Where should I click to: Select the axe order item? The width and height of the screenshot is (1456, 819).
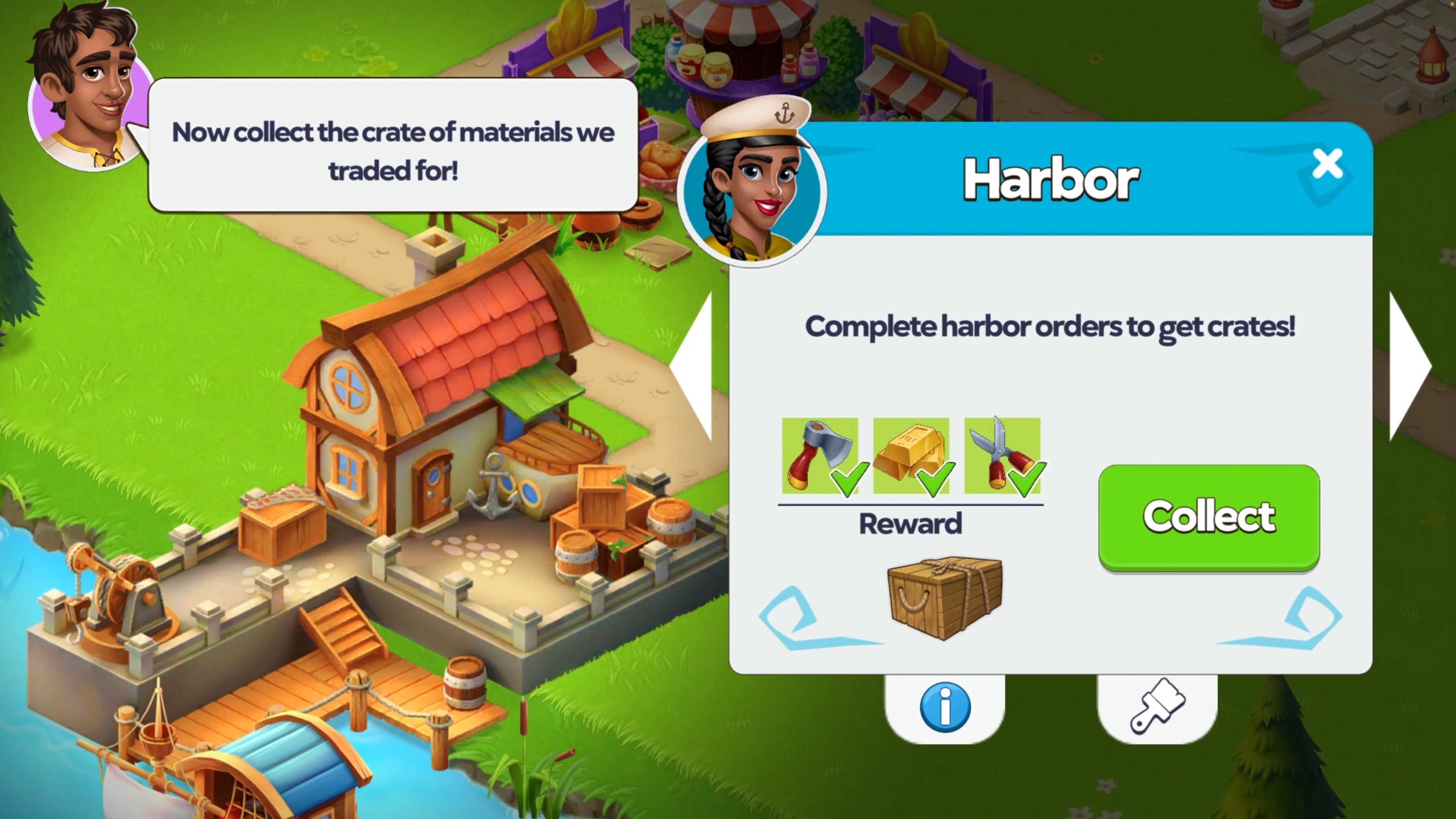click(x=820, y=456)
